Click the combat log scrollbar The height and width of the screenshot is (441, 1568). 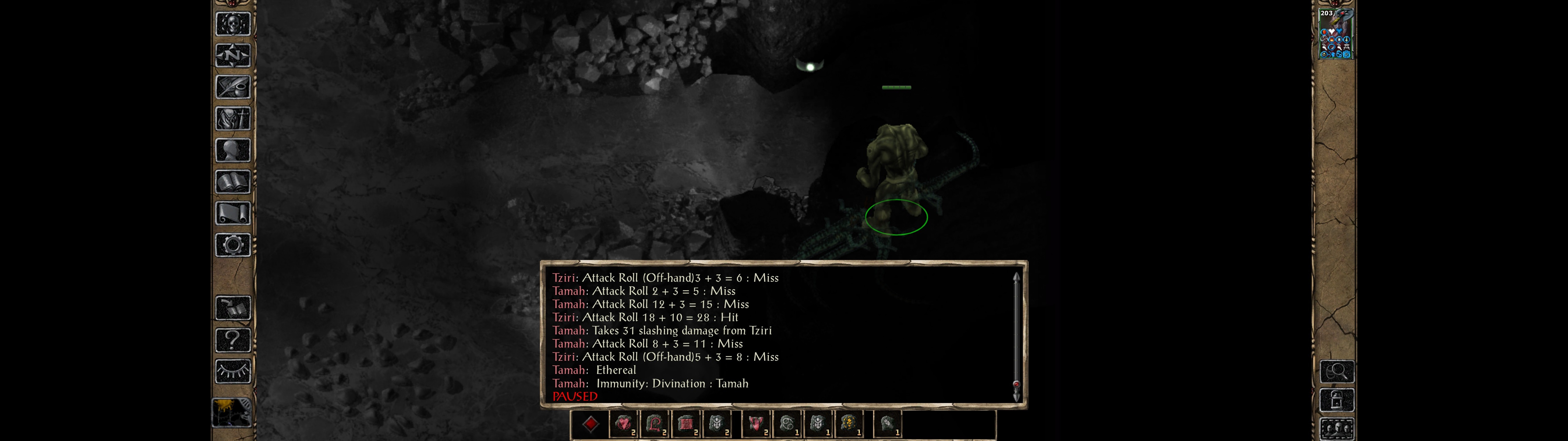[x=1016, y=335]
